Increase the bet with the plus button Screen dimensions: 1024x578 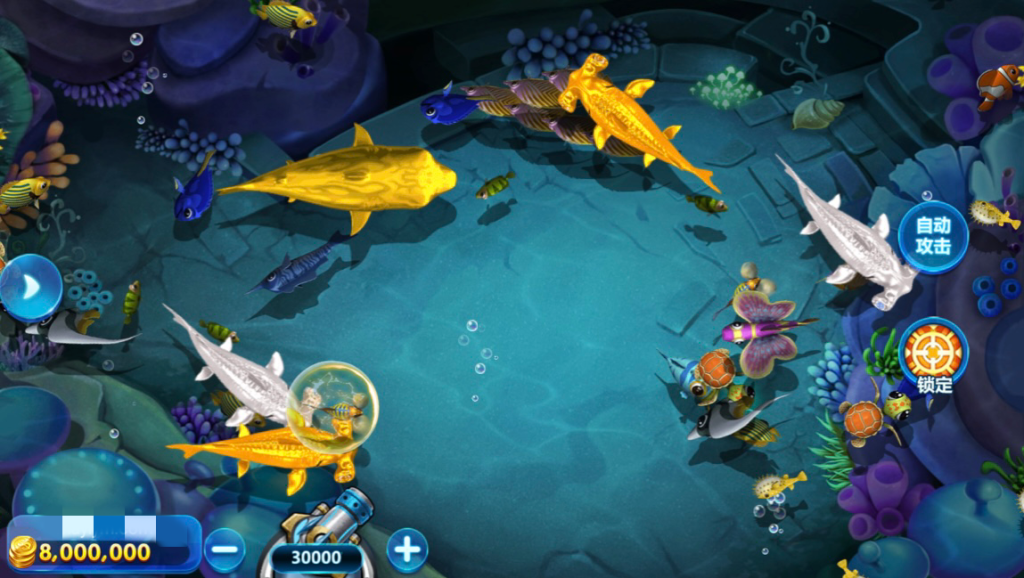[407, 549]
